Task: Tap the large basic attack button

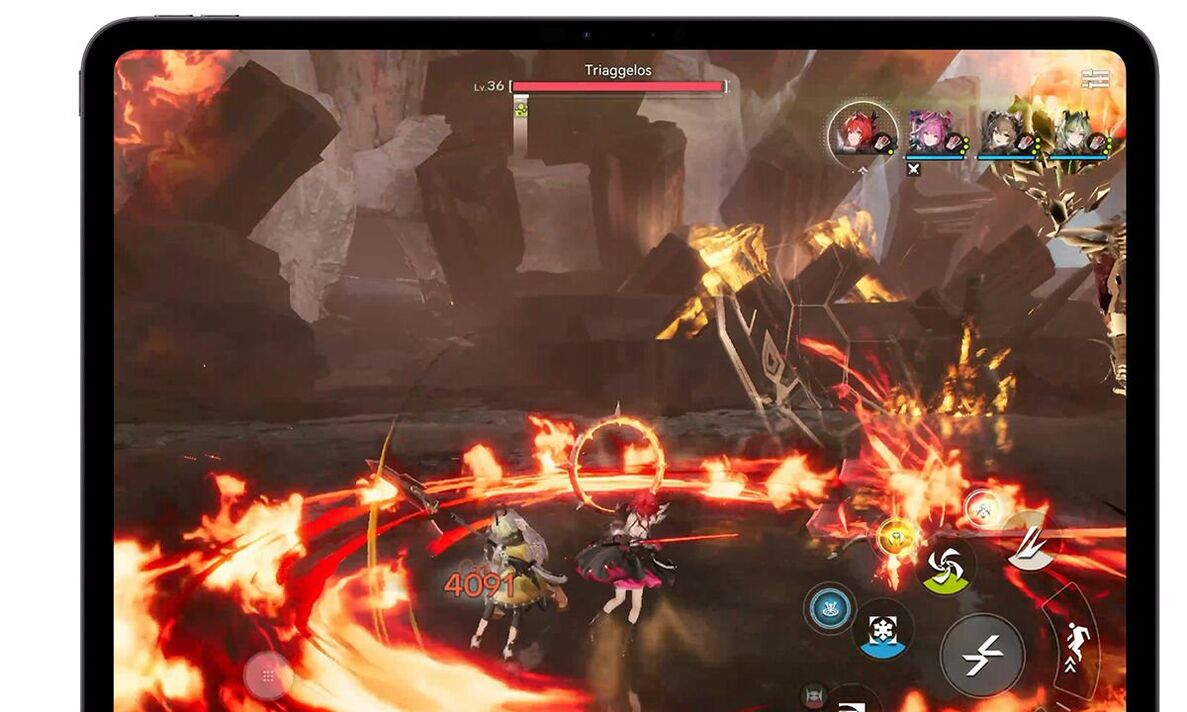Action: pos(981,655)
